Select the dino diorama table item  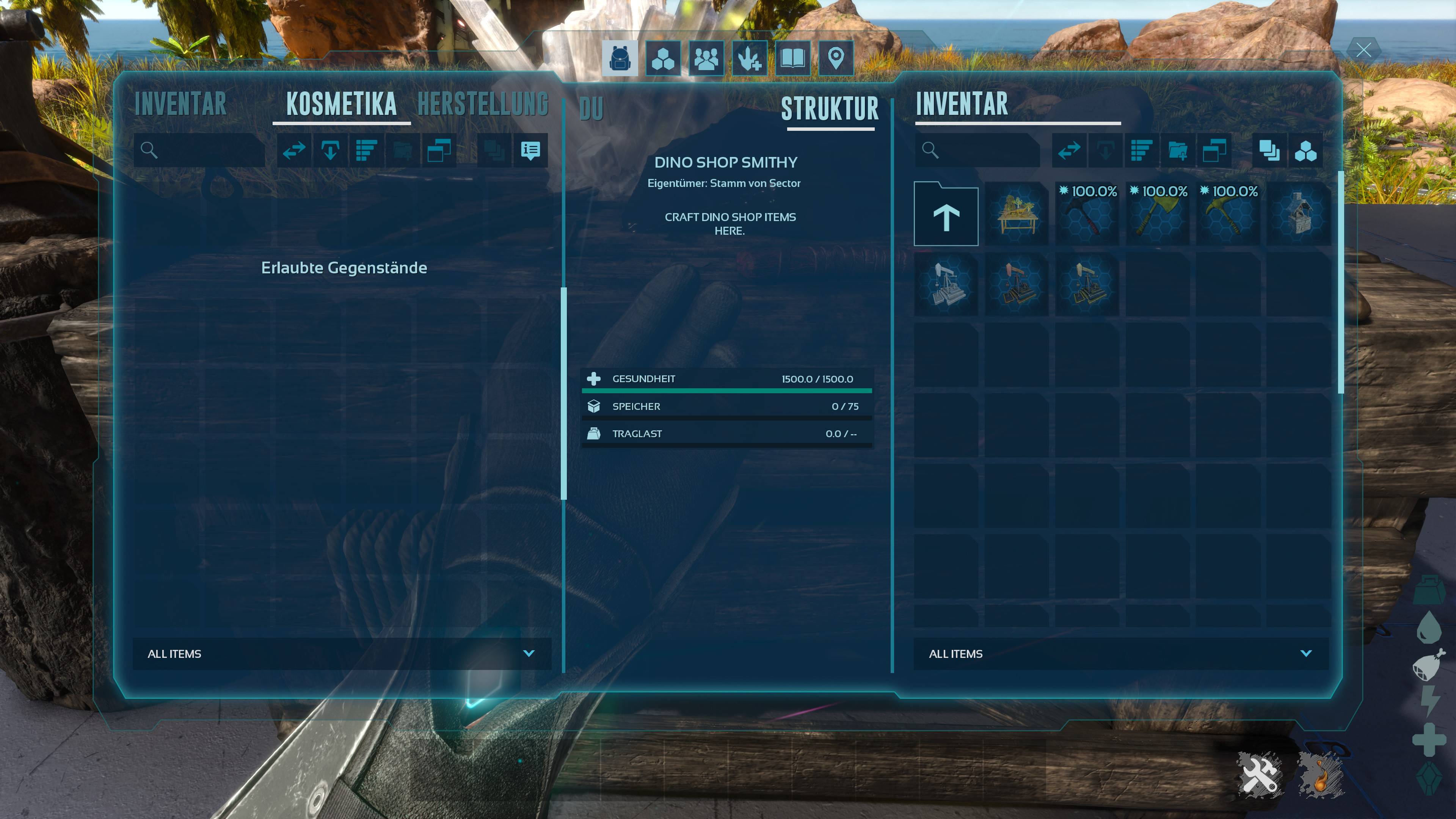(1016, 215)
